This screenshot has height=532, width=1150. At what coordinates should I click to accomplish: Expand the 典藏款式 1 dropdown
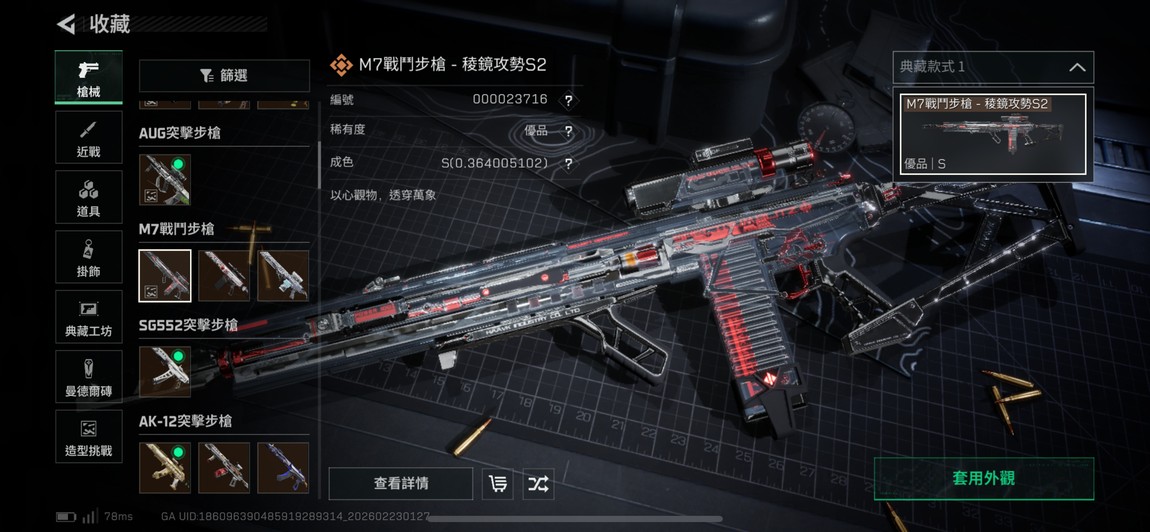click(x=993, y=67)
